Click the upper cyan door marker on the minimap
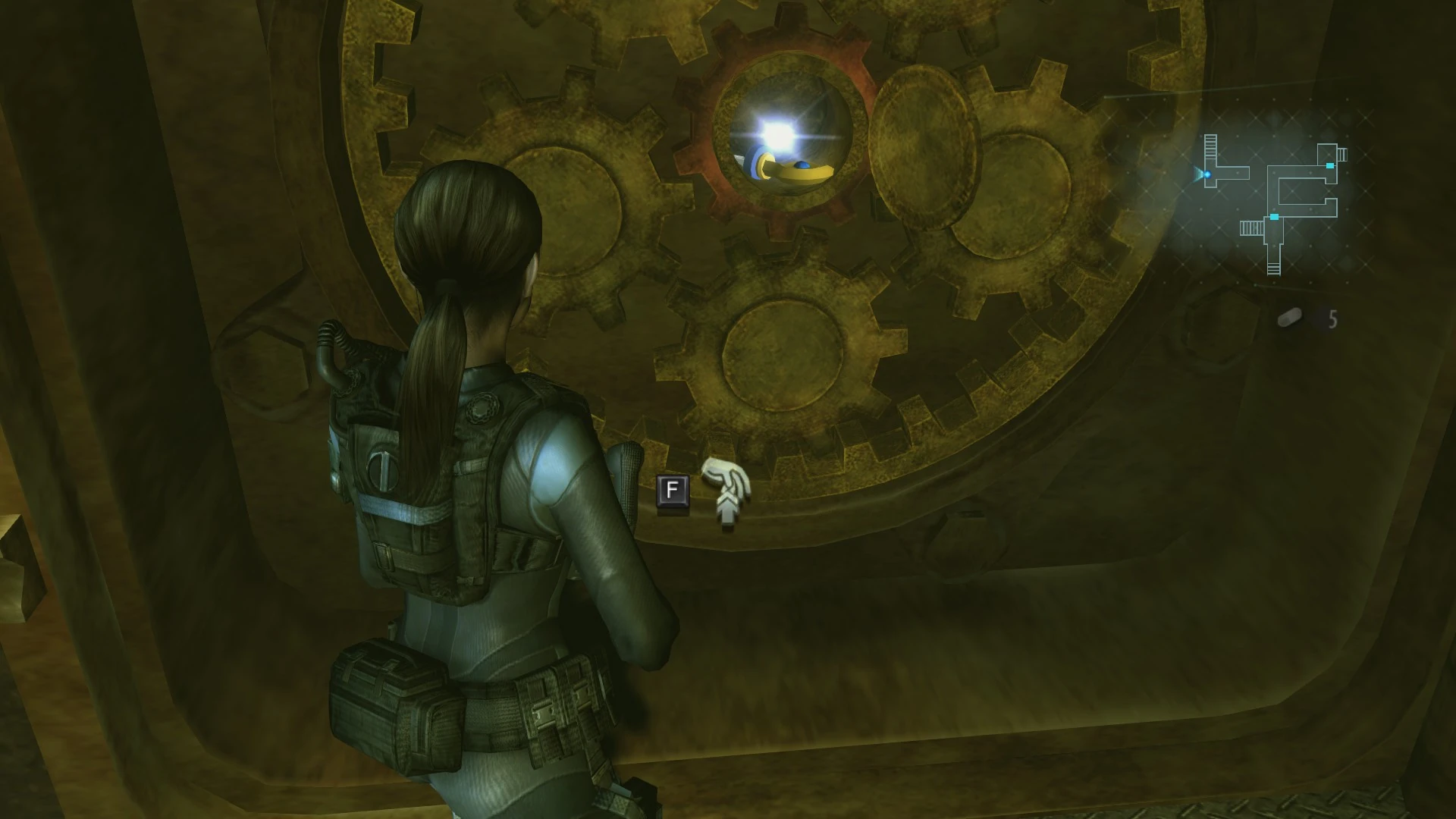This screenshot has height=819, width=1456. [1330, 166]
